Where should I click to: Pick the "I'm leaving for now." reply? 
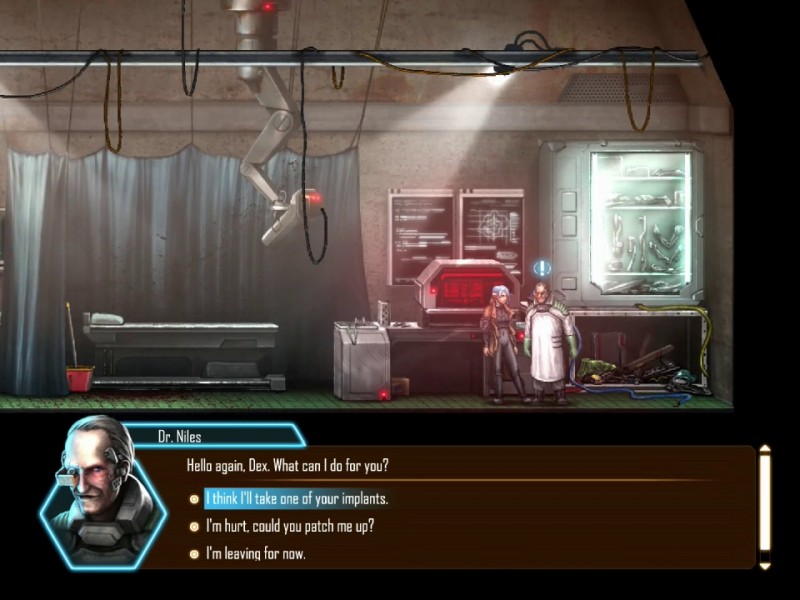(255, 553)
